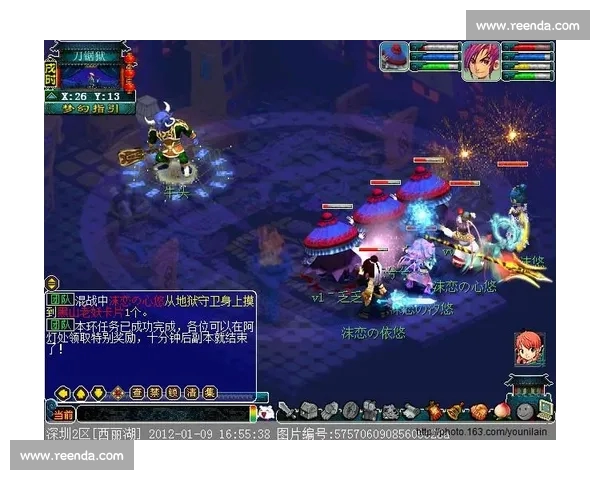
Task: Clear chat with the 清 button
Action: click(191, 392)
